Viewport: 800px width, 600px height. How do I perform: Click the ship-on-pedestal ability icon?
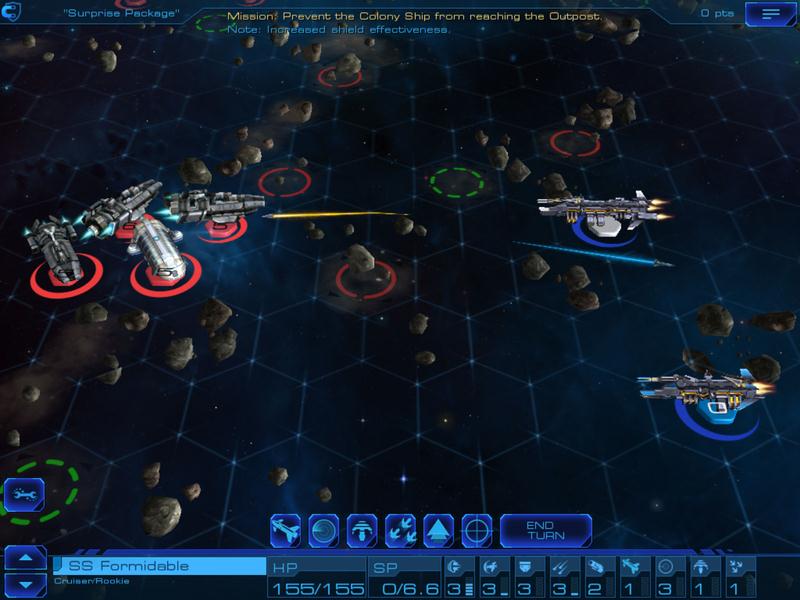(362, 530)
